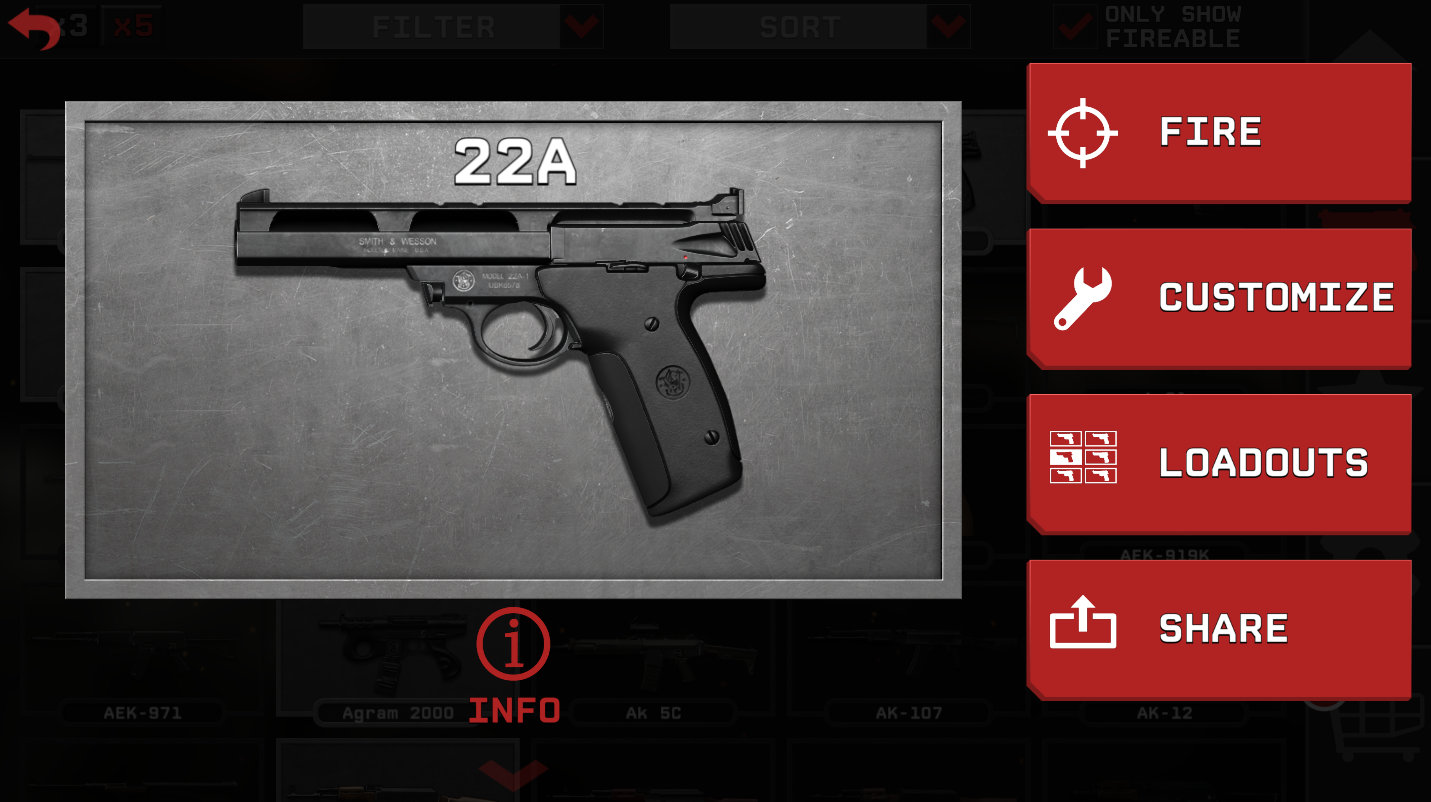Show the weapon Info panel

(513, 665)
